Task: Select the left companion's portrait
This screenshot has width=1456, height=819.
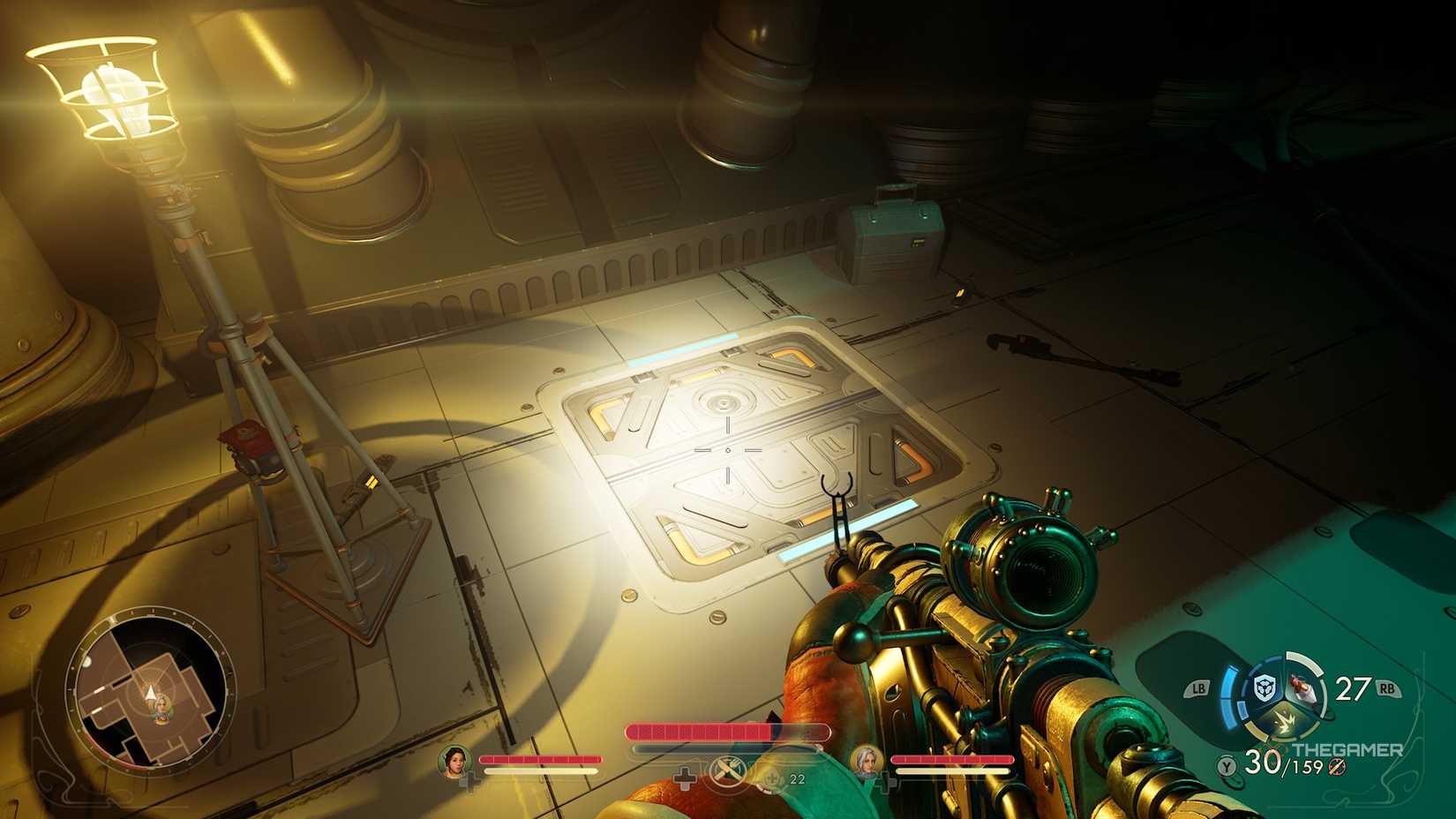Action: click(x=455, y=763)
